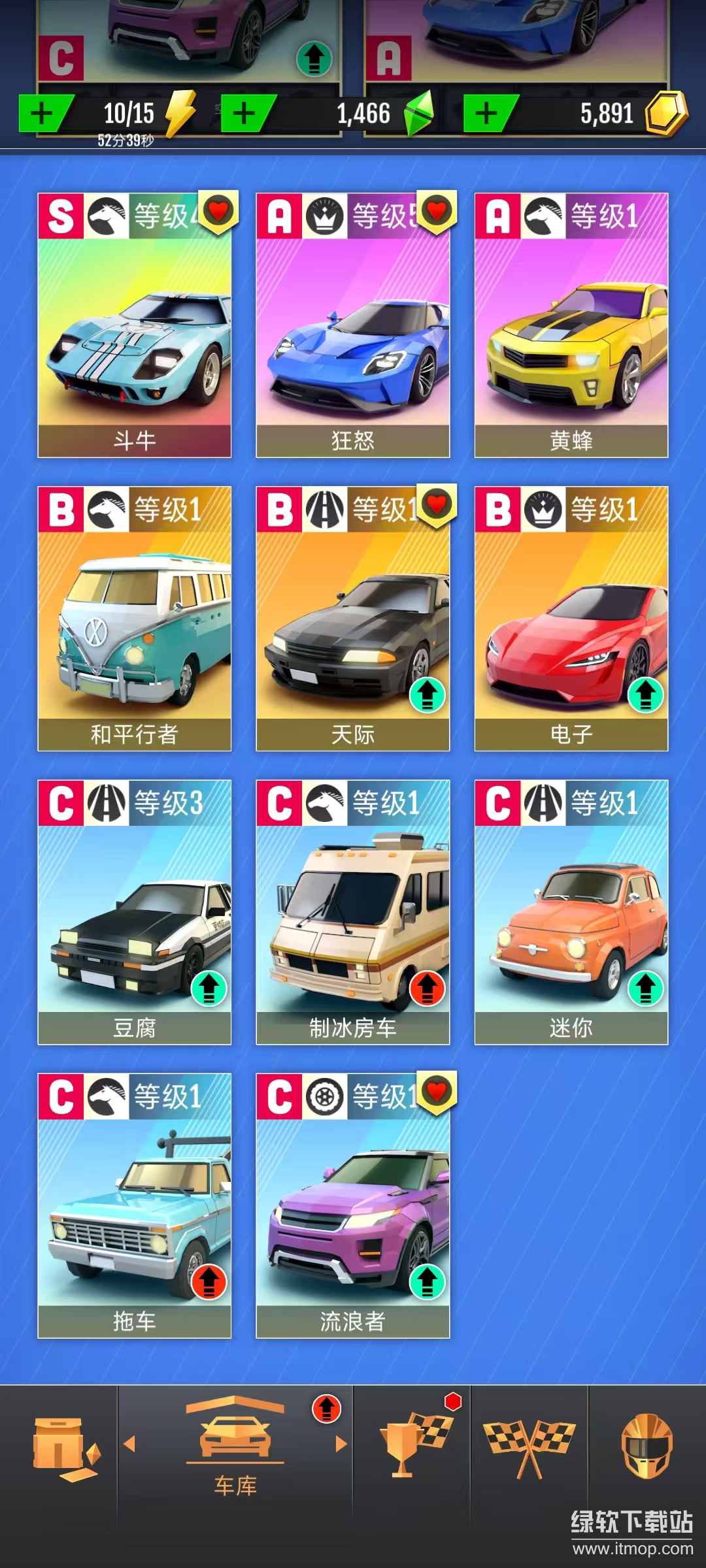Go to the racing helmet profile tab

[647, 1445]
